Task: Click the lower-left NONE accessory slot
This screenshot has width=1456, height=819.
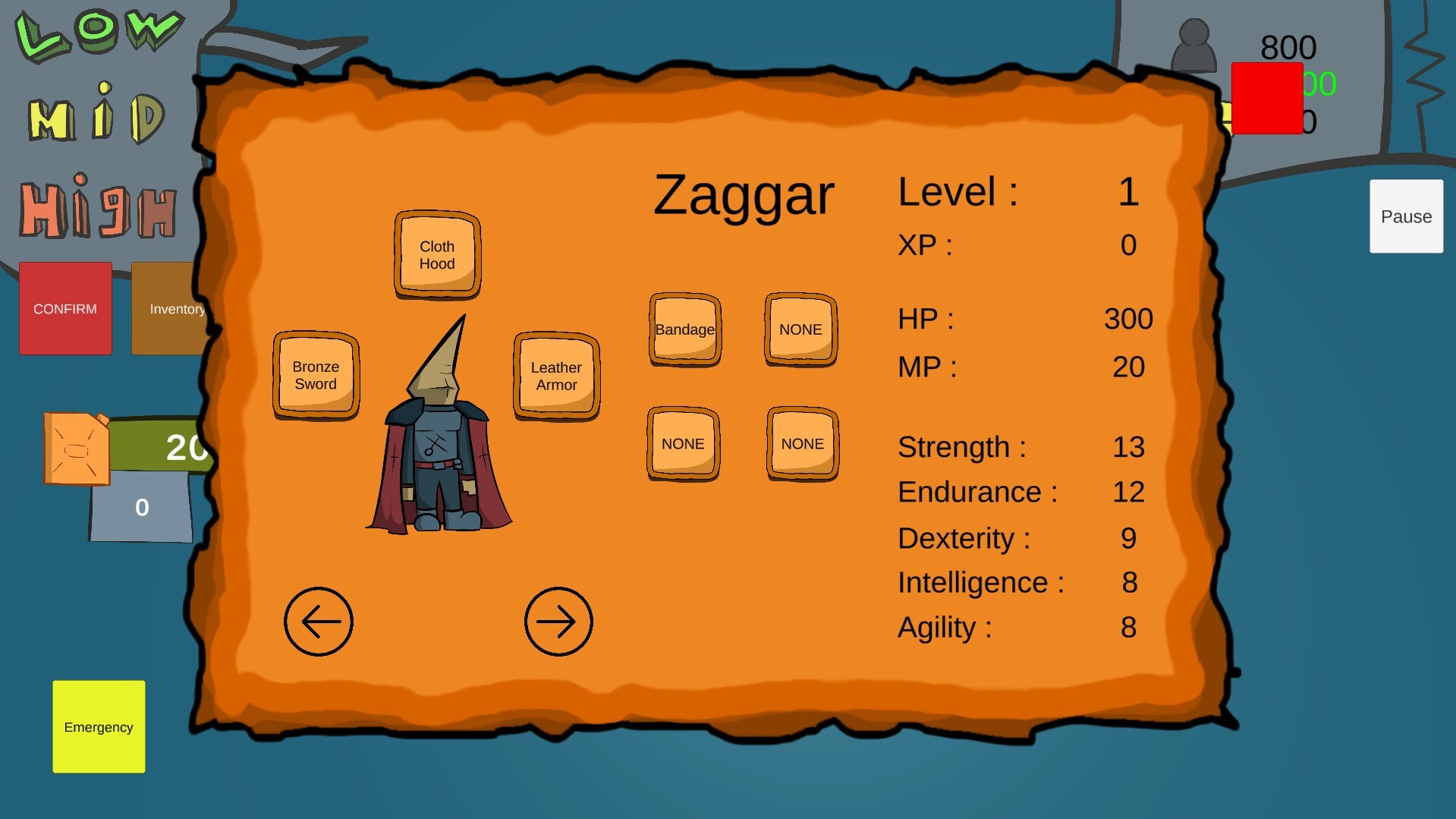Action: pyautogui.click(x=682, y=443)
